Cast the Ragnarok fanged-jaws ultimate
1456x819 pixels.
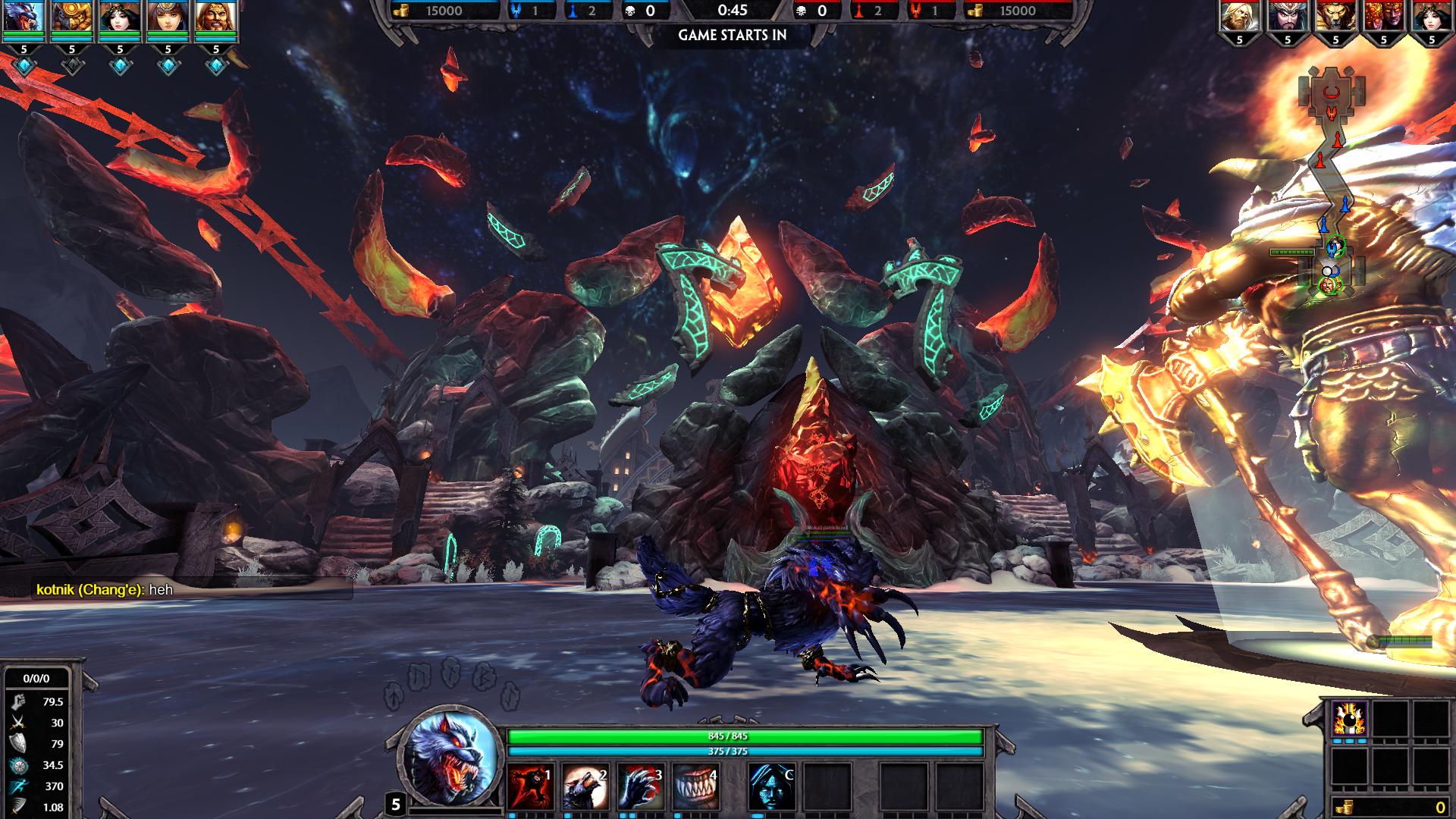[x=695, y=786]
